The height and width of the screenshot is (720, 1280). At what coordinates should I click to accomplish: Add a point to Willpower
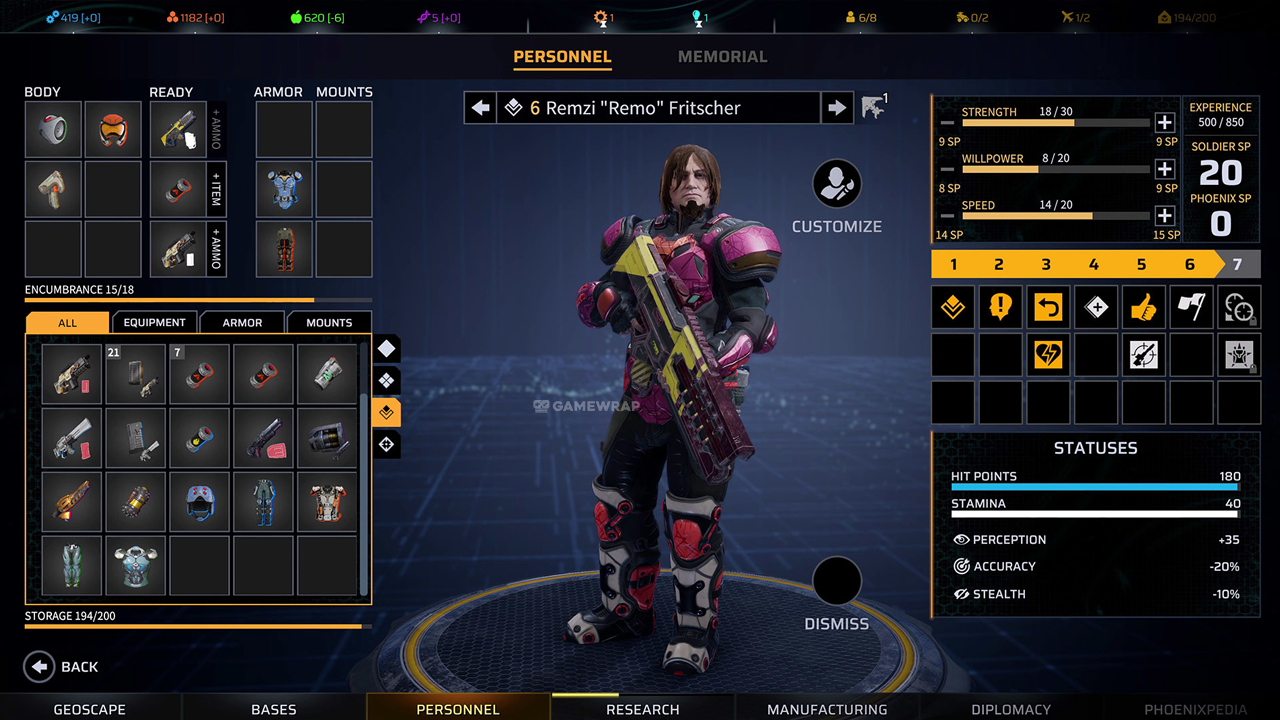pos(1164,169)
